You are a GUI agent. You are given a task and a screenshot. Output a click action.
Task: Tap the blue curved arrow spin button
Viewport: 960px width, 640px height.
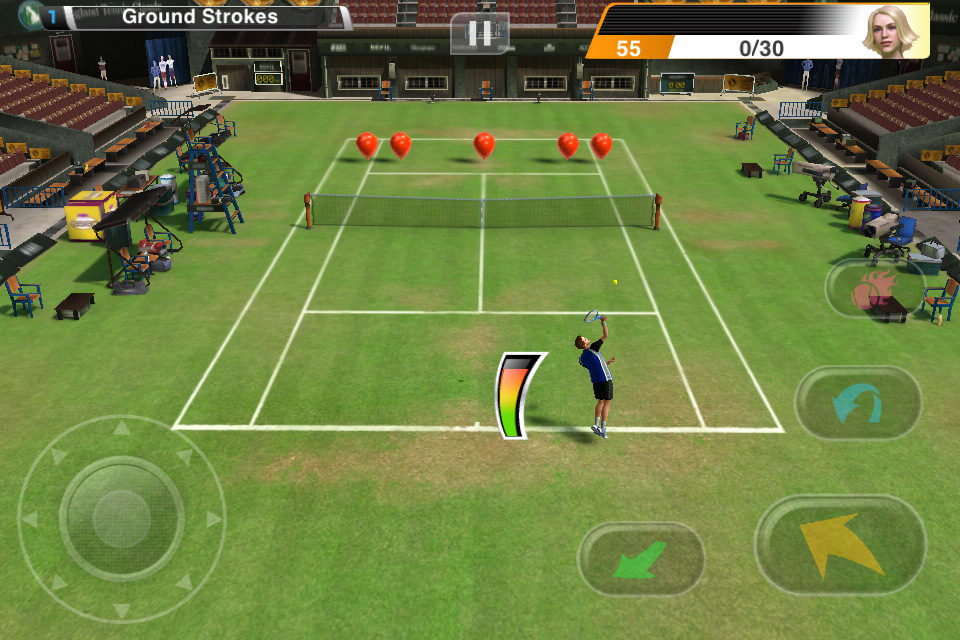[x=858, y=403]
